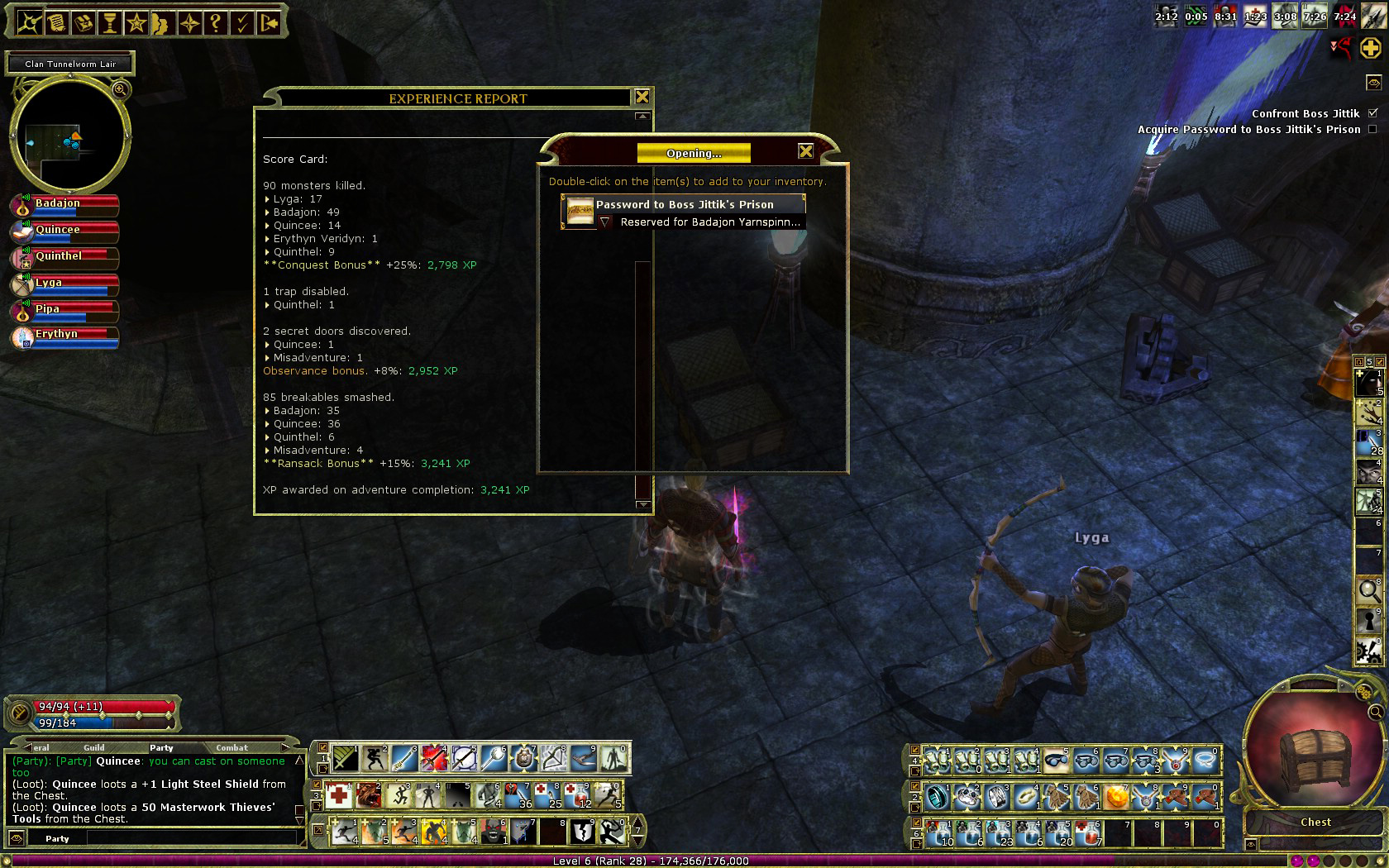The height and width of the screenshot is (868, 1389).
Task: Close the chest loot window
Action: pyautogui.click(x=805, y=151)
